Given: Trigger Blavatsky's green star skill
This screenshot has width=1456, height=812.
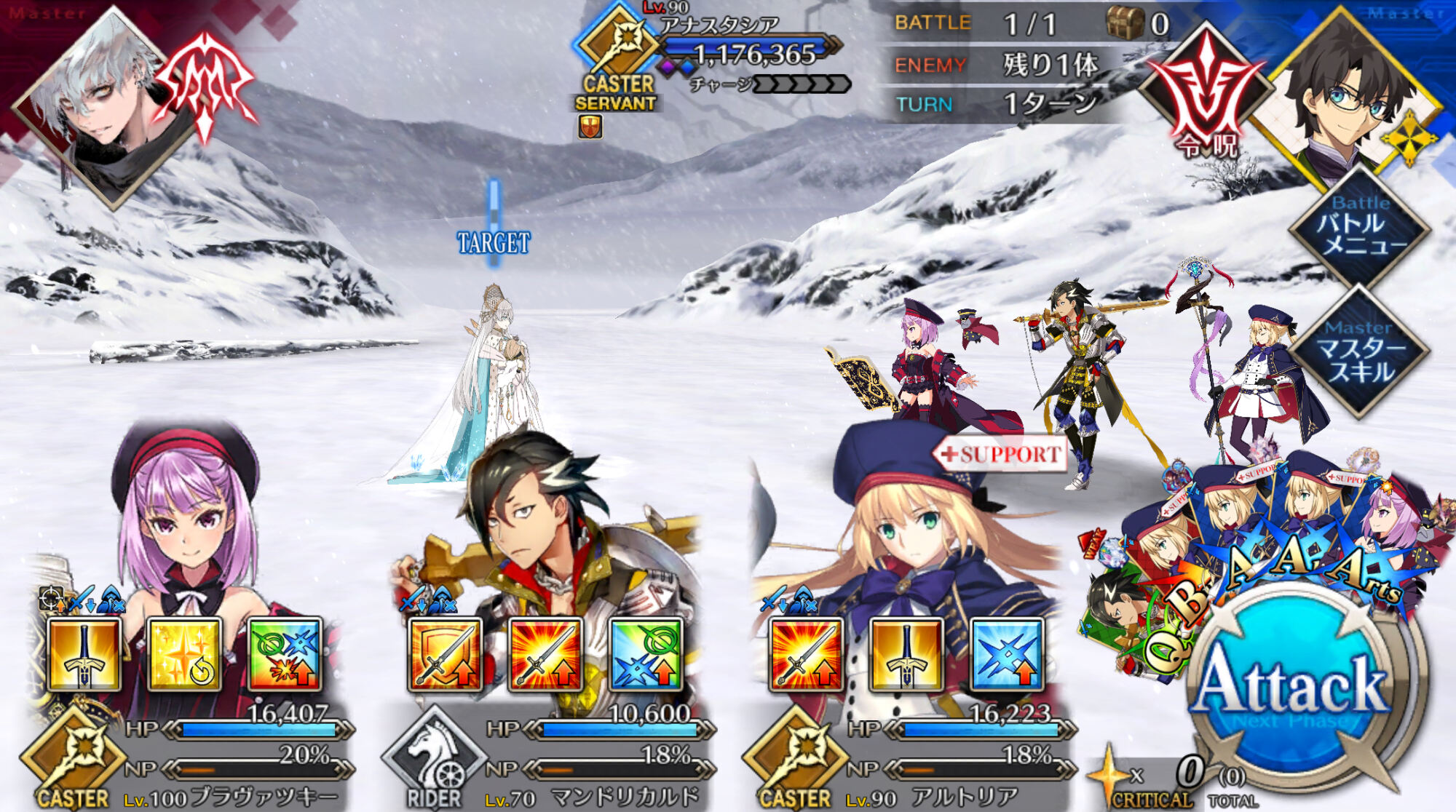Looking at the screenshot, I should (285, 654).
